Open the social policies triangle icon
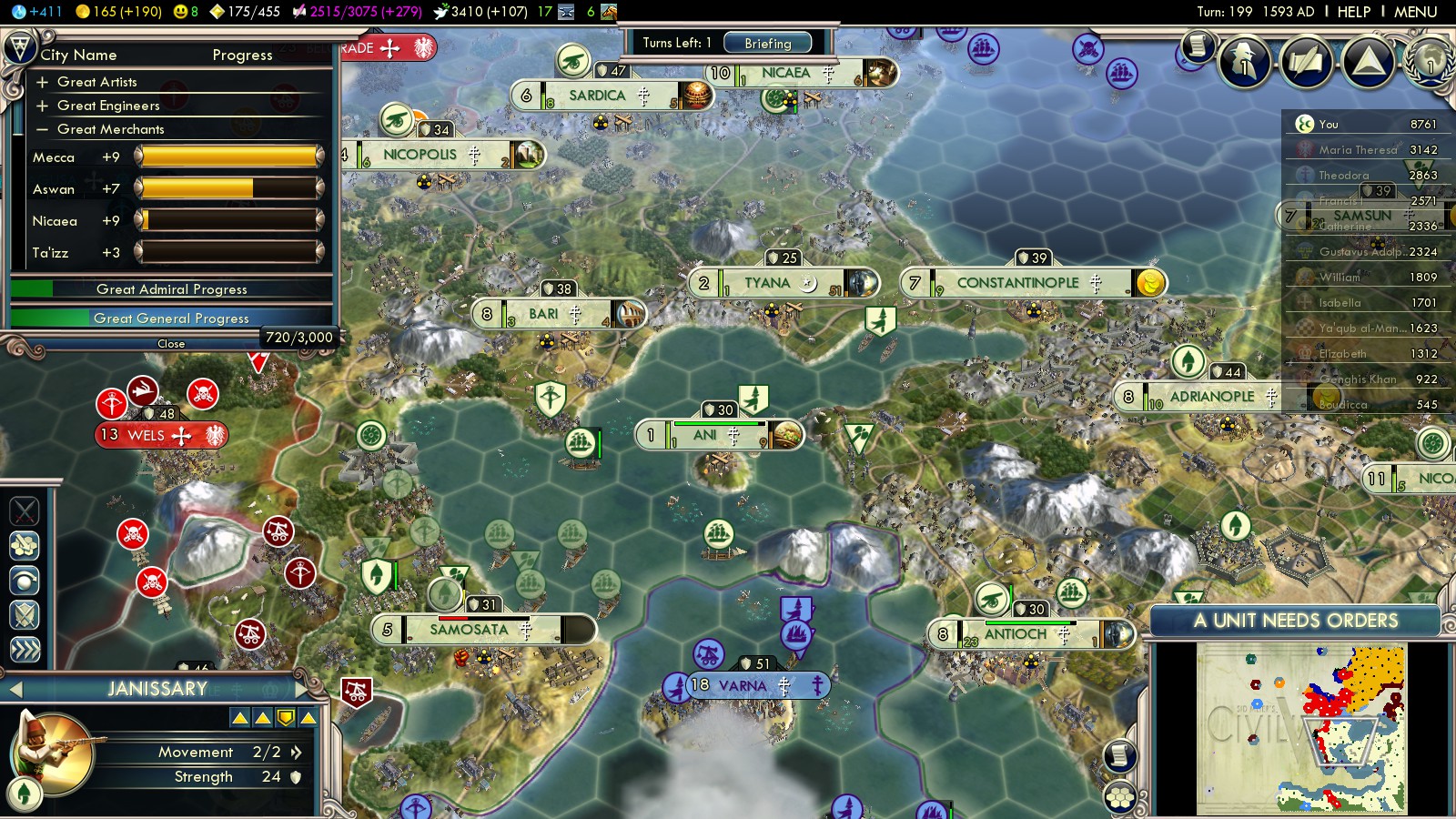1456x819 pixels. tap(1368, 62)
